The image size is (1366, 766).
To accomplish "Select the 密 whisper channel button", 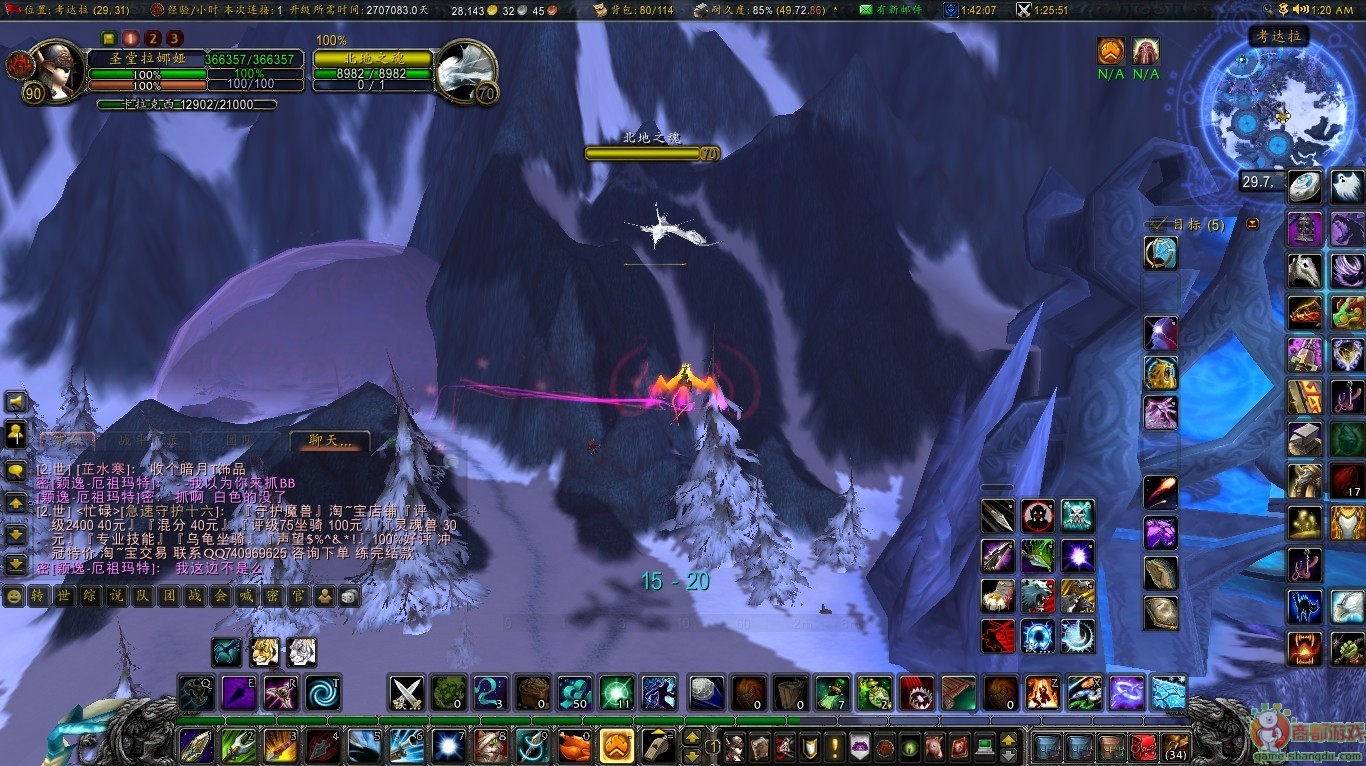I will point(272,596).
